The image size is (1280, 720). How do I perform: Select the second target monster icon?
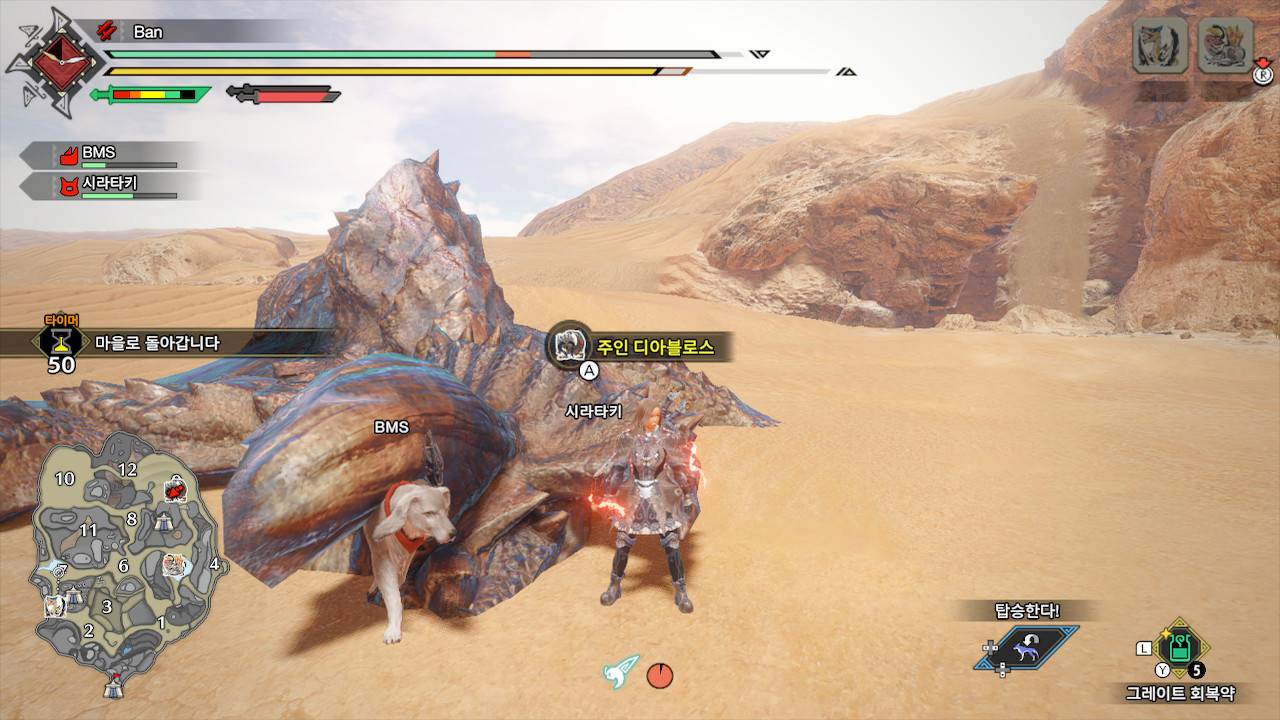pos(1225,45)
